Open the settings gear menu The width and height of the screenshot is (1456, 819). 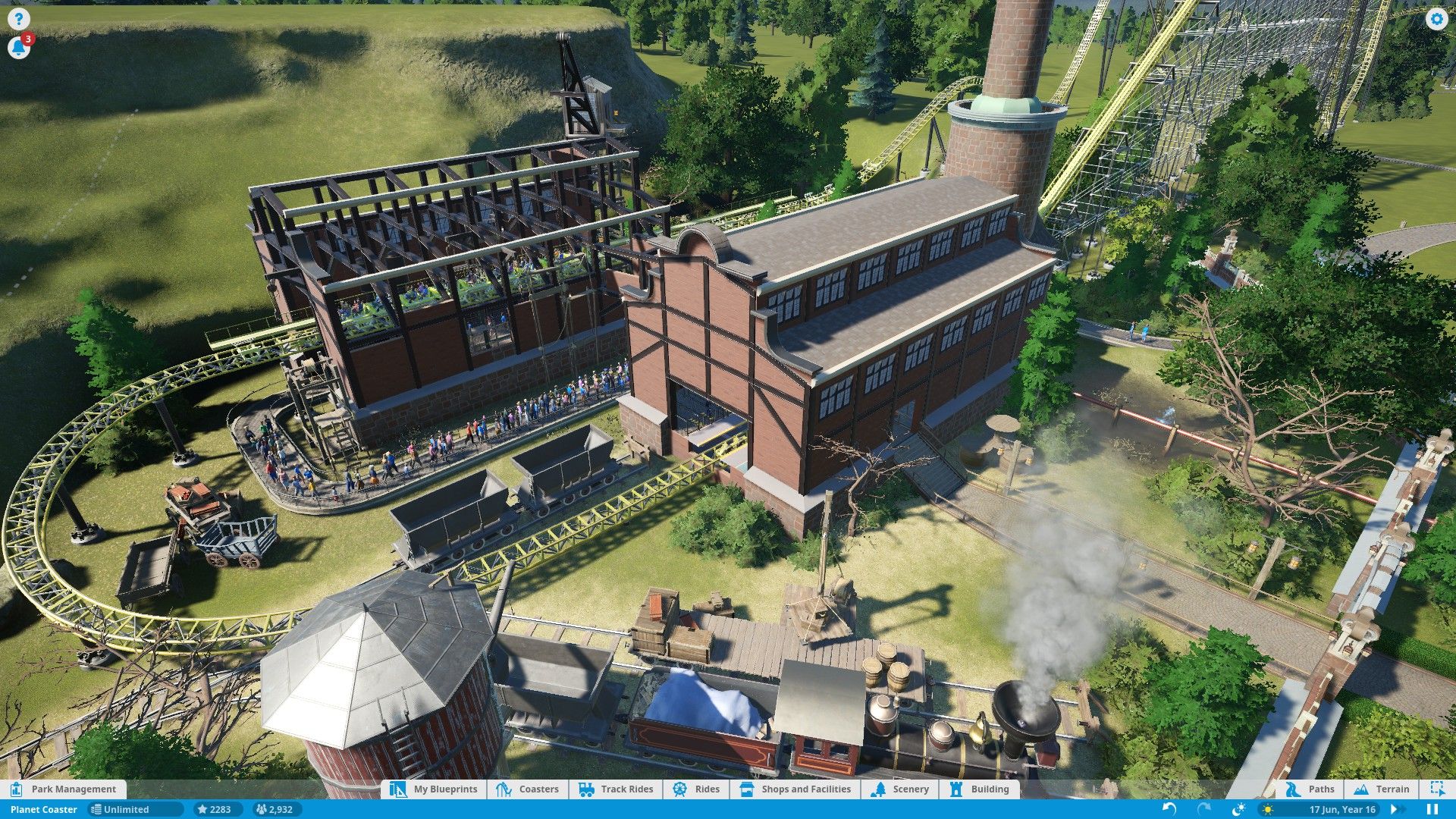click(1436, 20)
